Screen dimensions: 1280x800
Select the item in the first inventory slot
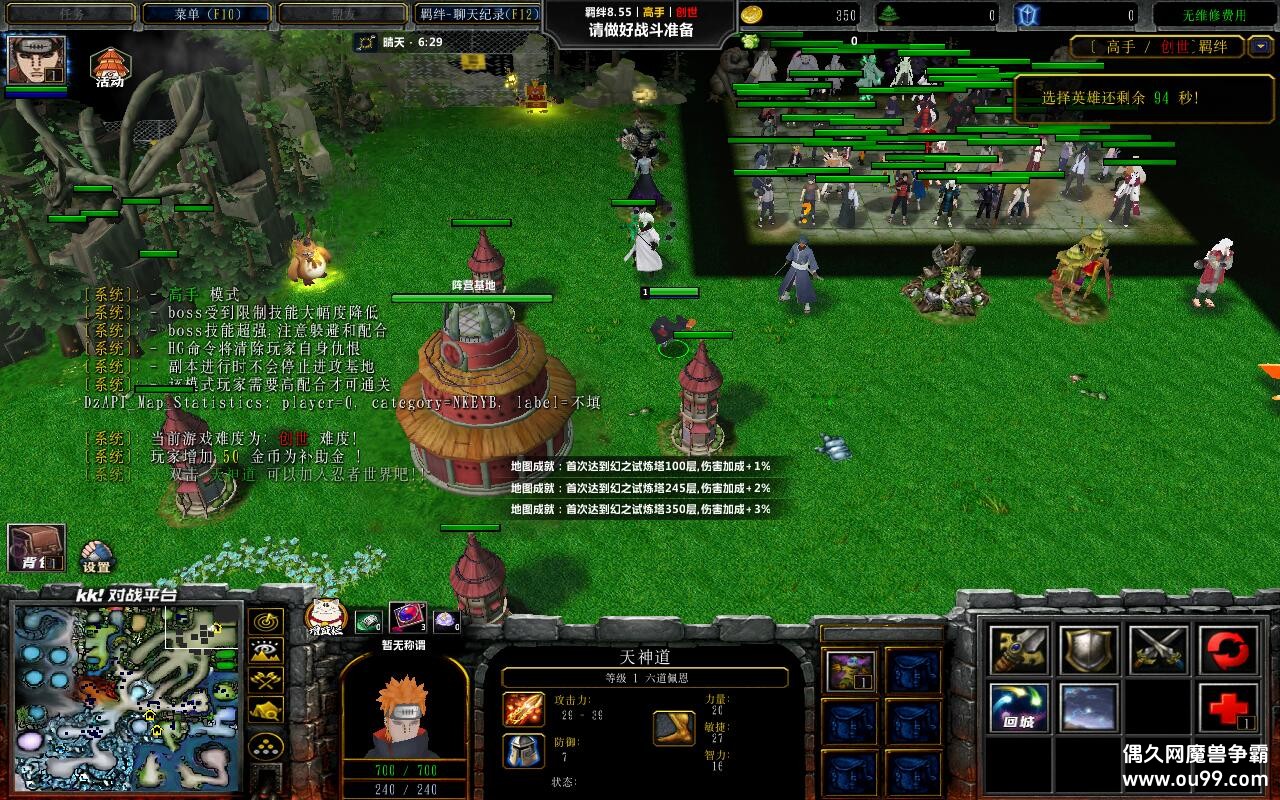coord(851,670)
